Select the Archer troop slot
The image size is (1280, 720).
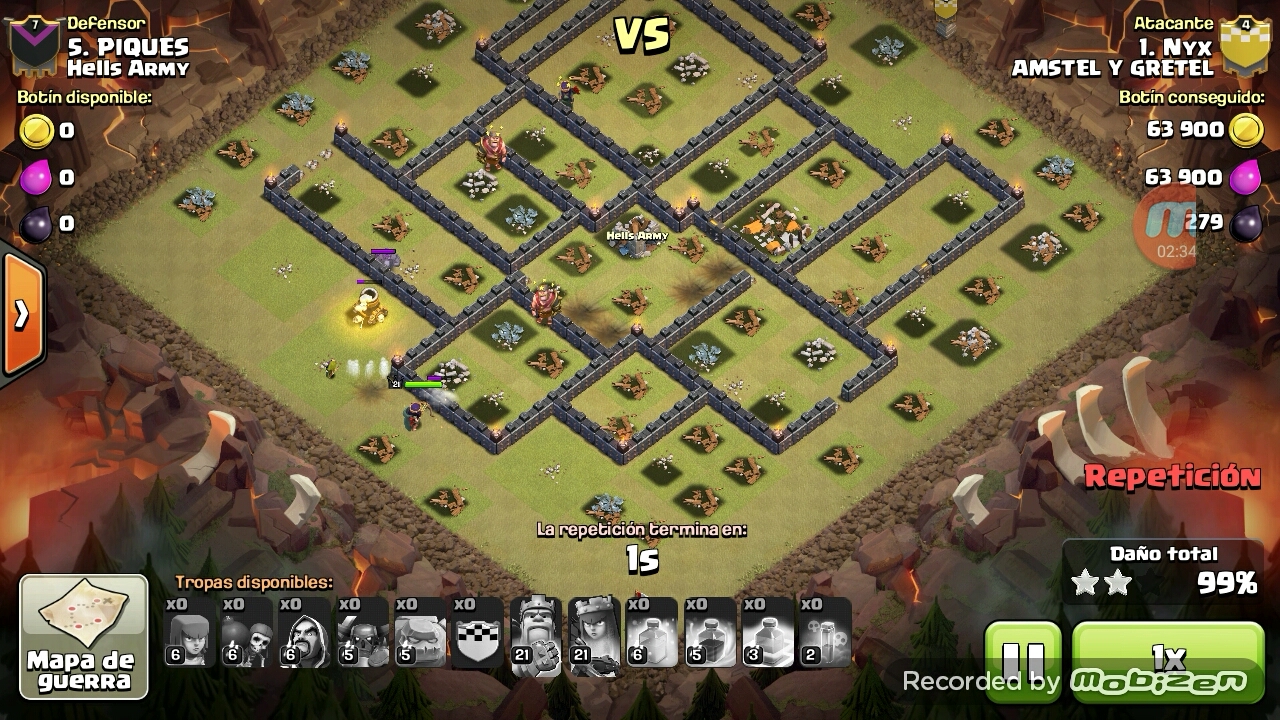(190, 633)
